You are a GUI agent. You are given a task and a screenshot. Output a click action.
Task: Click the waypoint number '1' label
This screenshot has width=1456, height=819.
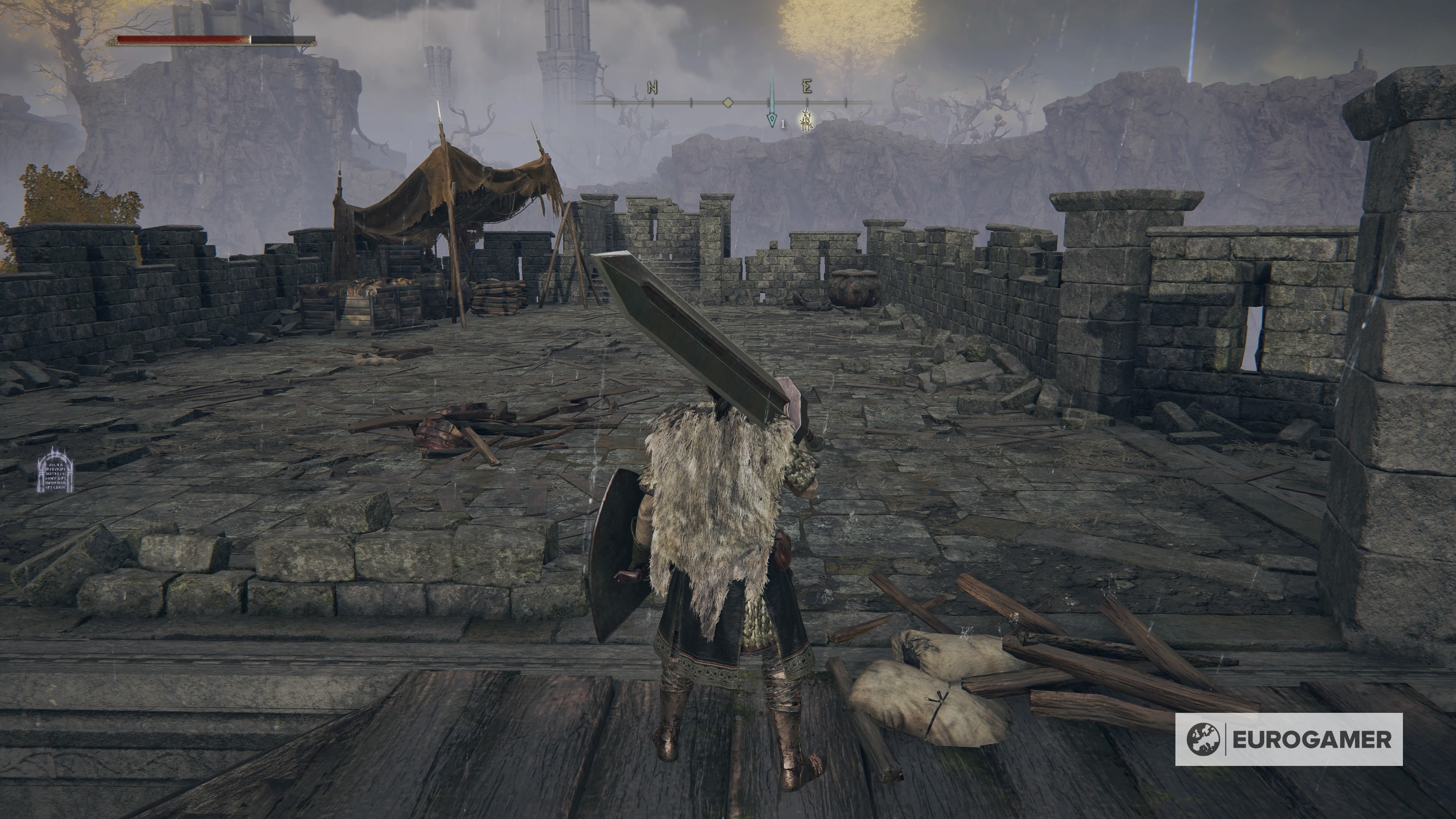(783, 123)
